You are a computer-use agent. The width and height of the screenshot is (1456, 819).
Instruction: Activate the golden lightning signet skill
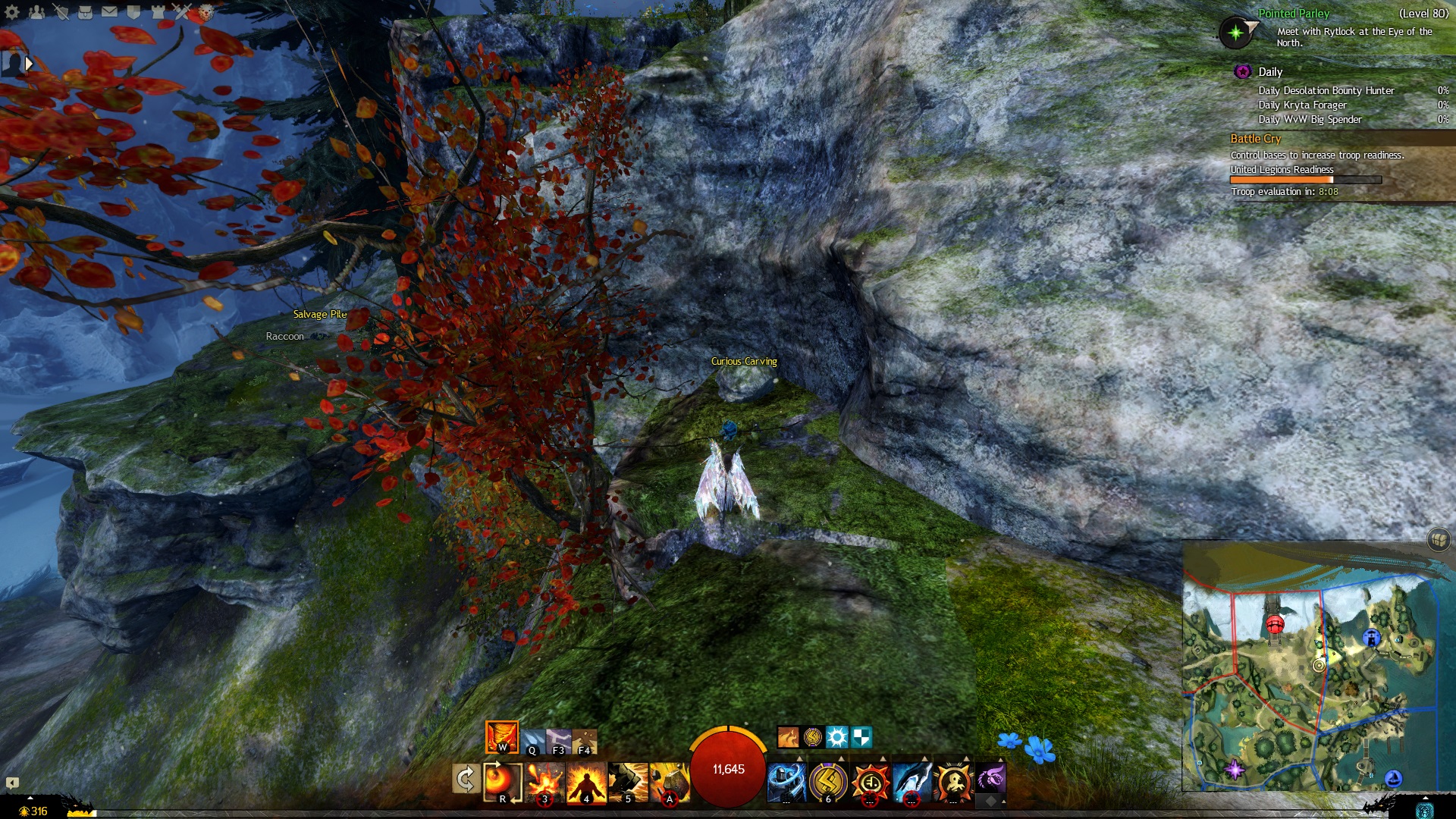(x=828, y=781)
